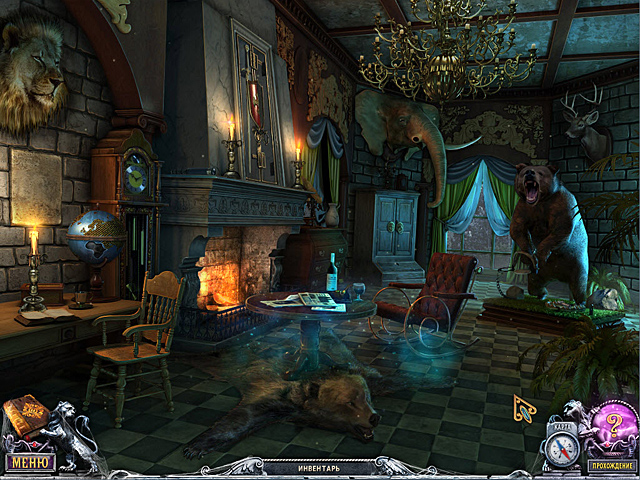Expand the Инвентарь inventory bar
Viewport: 640px width, 480px height.
[318, 467]
